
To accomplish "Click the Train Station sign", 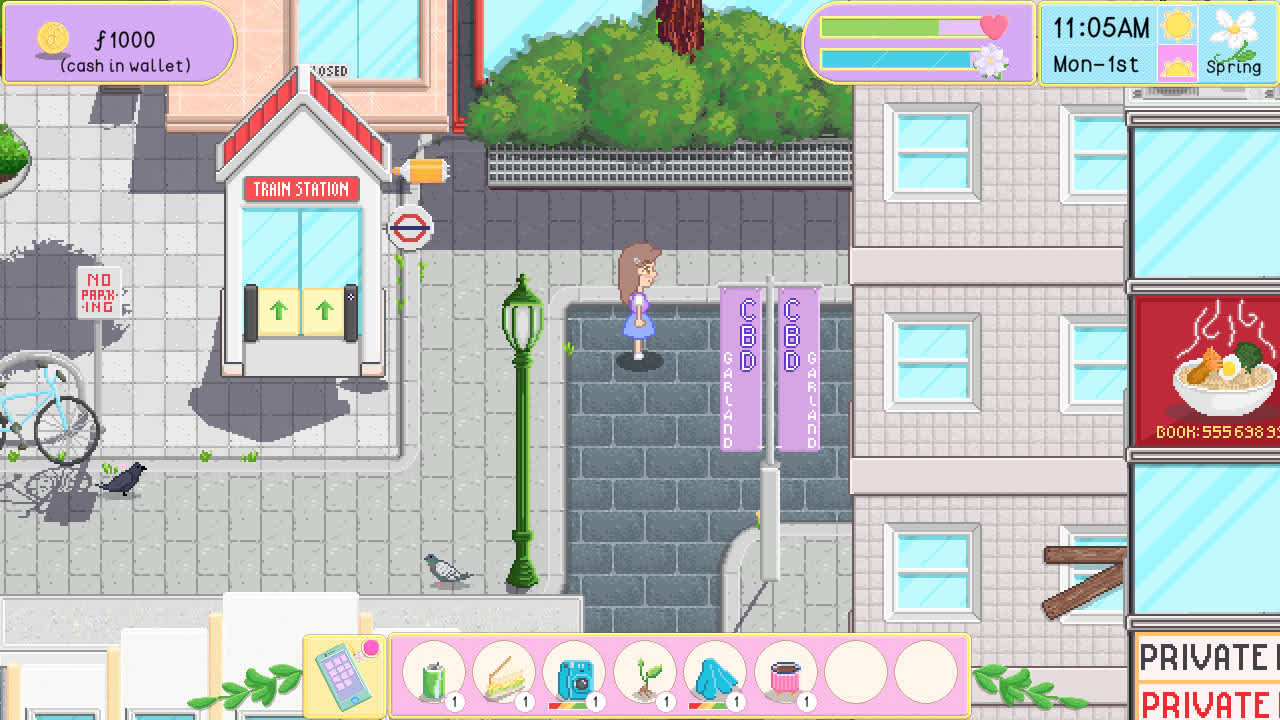I will pyautogui.click(x=303, y=190).
